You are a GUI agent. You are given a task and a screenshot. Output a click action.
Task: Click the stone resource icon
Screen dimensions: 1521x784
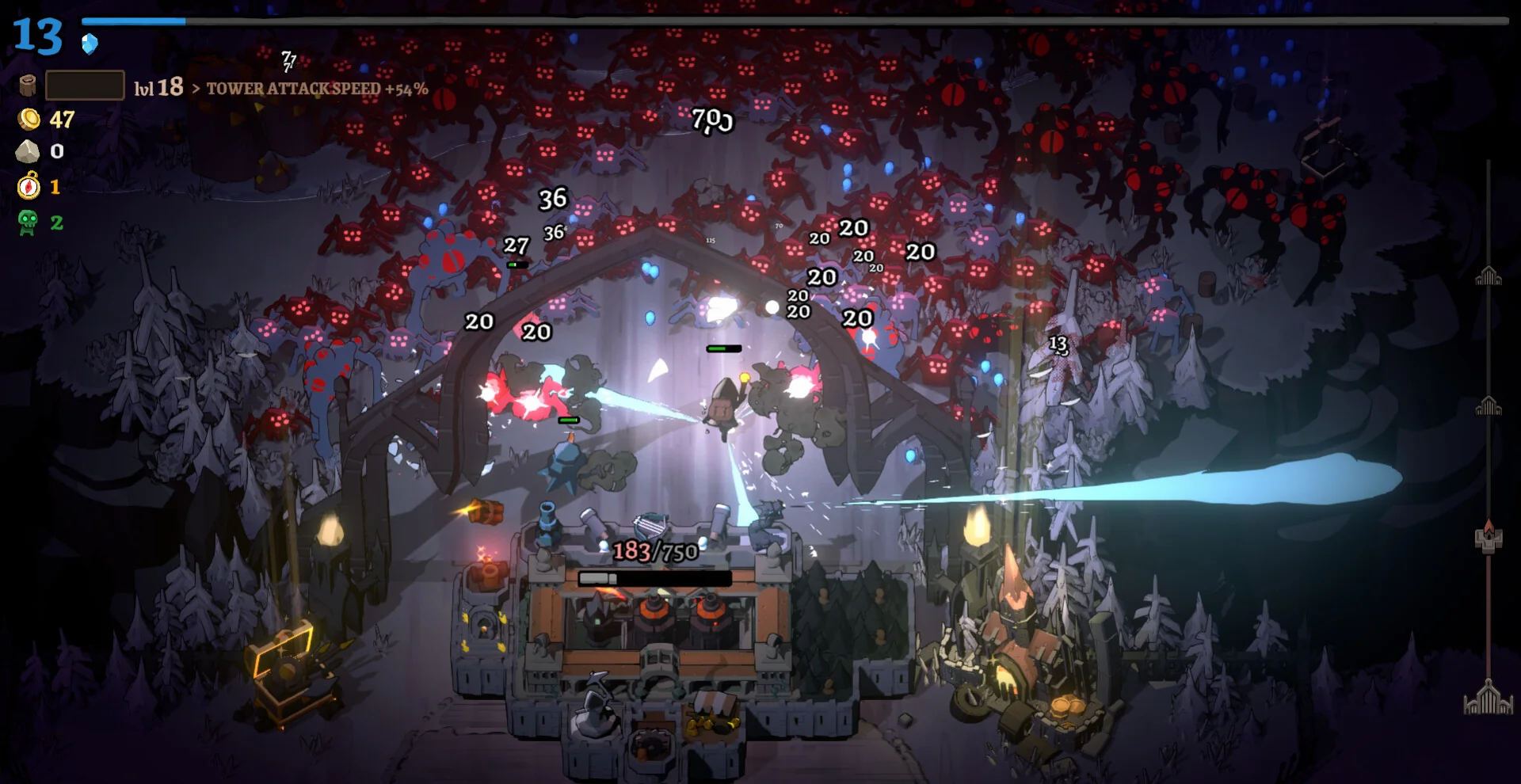point(28,151)
